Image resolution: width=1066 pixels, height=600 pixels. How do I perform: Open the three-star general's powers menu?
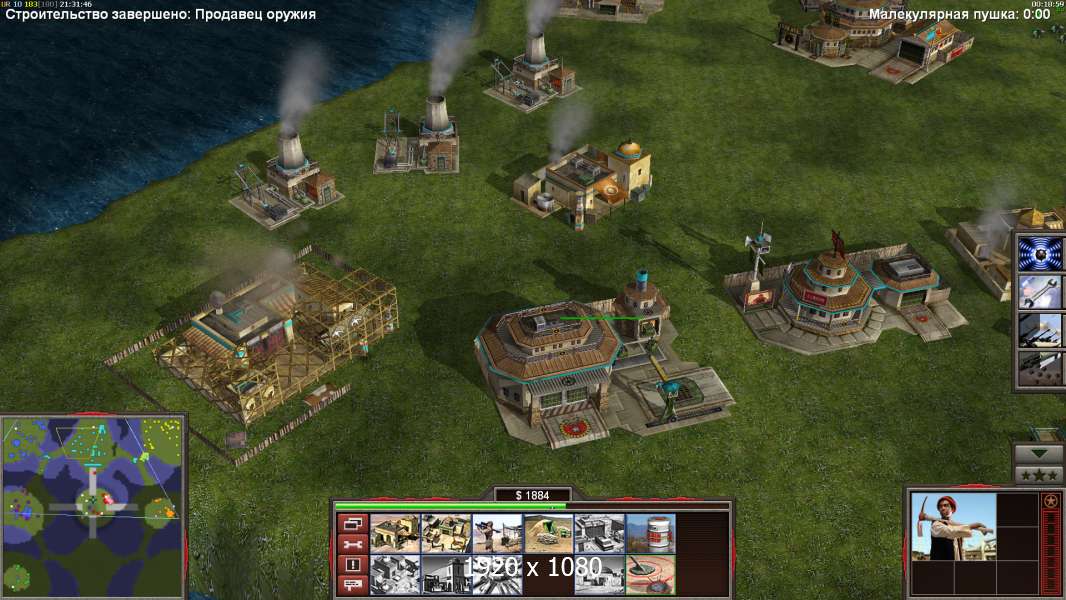(x=1038, y=474)
